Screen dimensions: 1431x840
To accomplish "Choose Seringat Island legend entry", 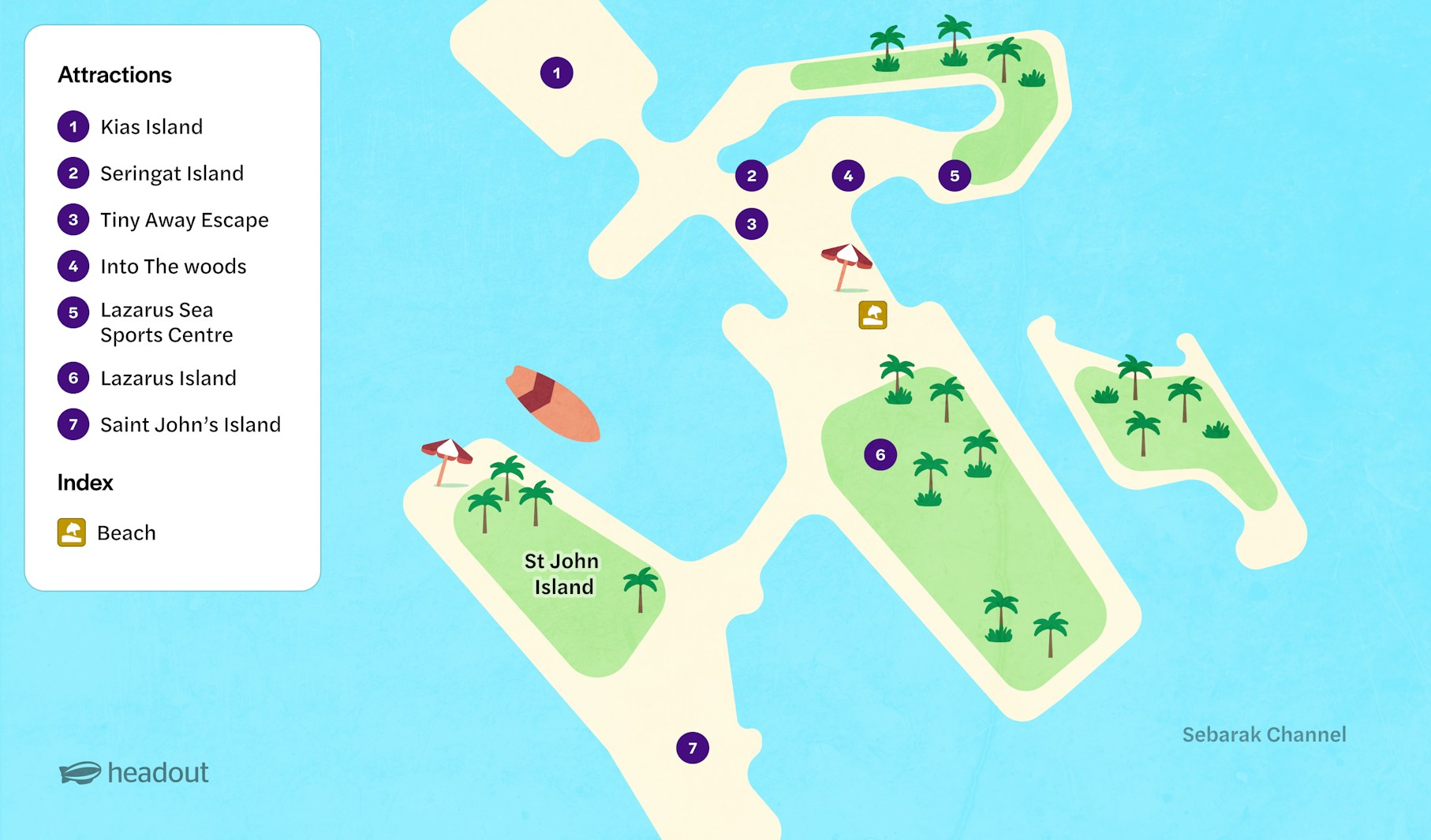I will pos(171,174).
